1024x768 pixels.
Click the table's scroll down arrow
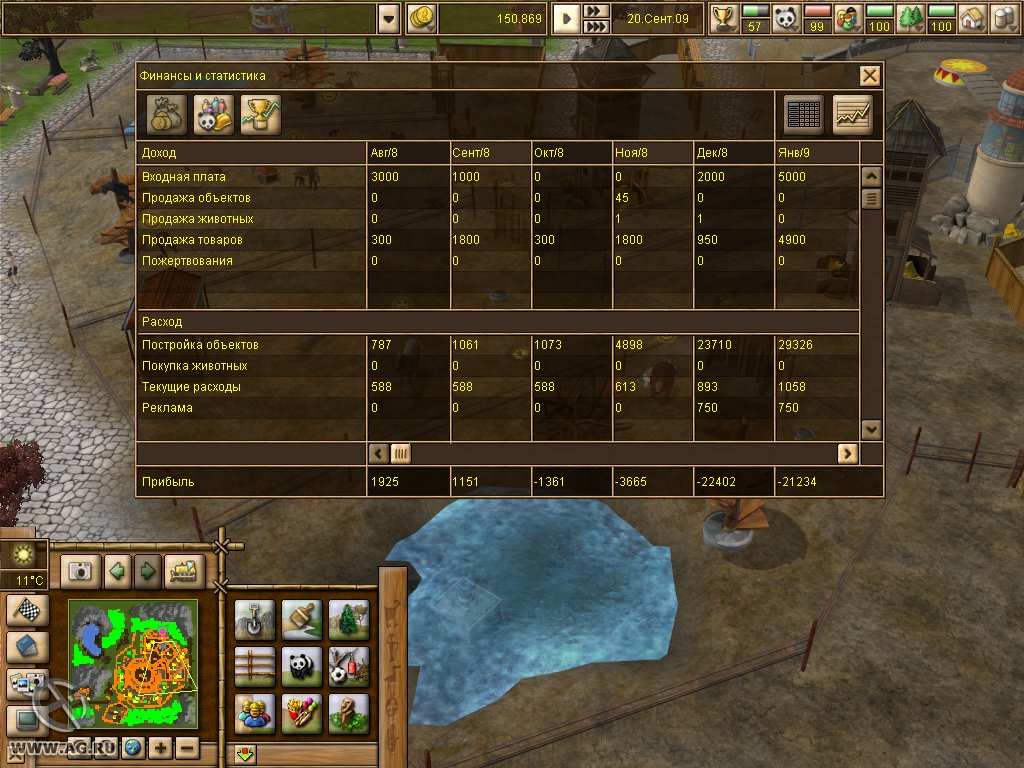point(871,428)
